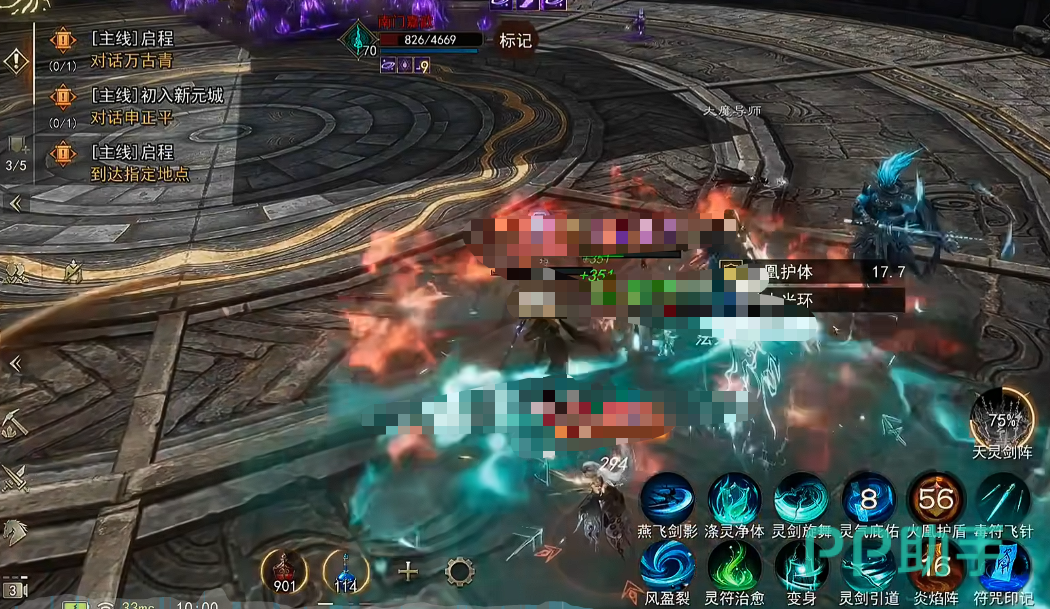Activate the 天灵剑阵 ultimate skill
The height and width of the screenshot is (609, 1050).
tap(1002, 418)
